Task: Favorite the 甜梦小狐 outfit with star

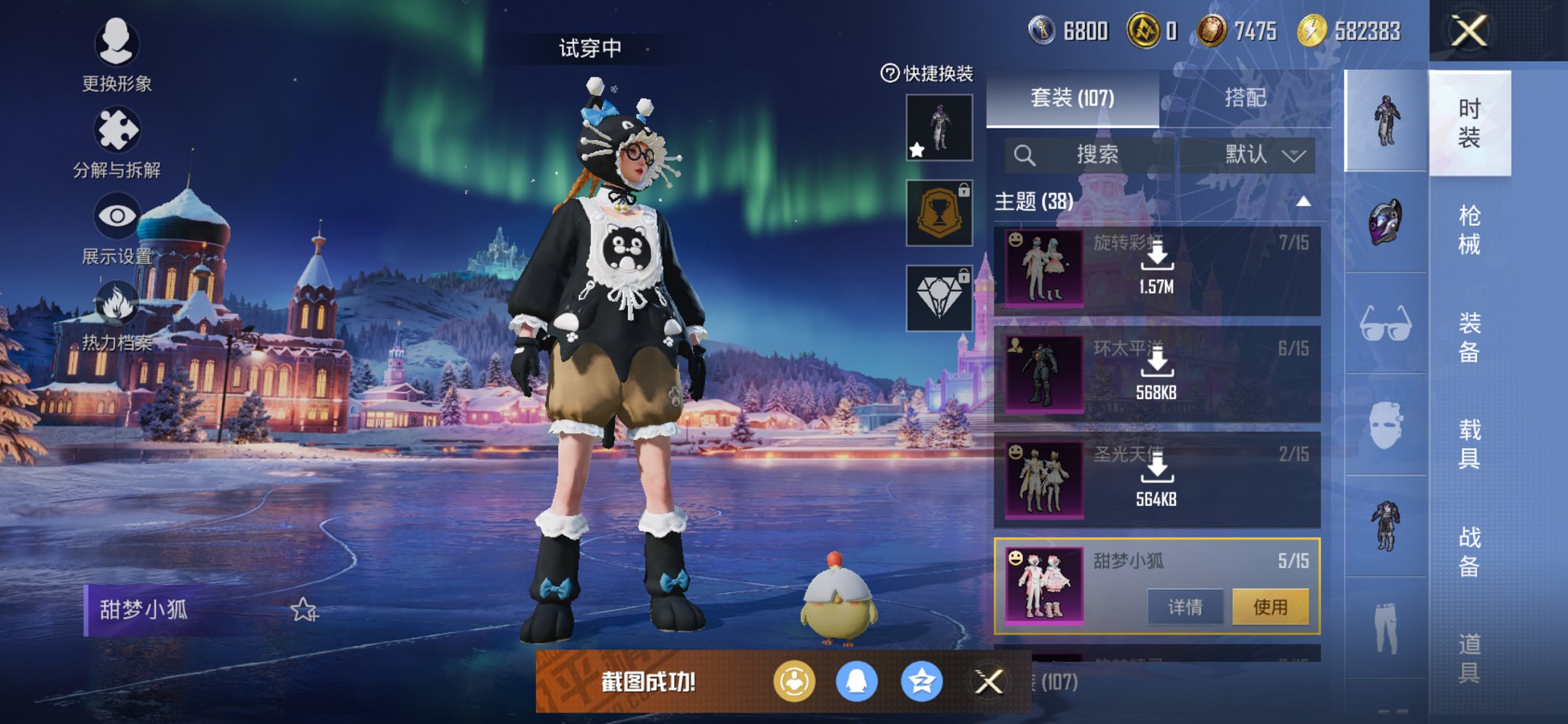Action: click(304, 610)
